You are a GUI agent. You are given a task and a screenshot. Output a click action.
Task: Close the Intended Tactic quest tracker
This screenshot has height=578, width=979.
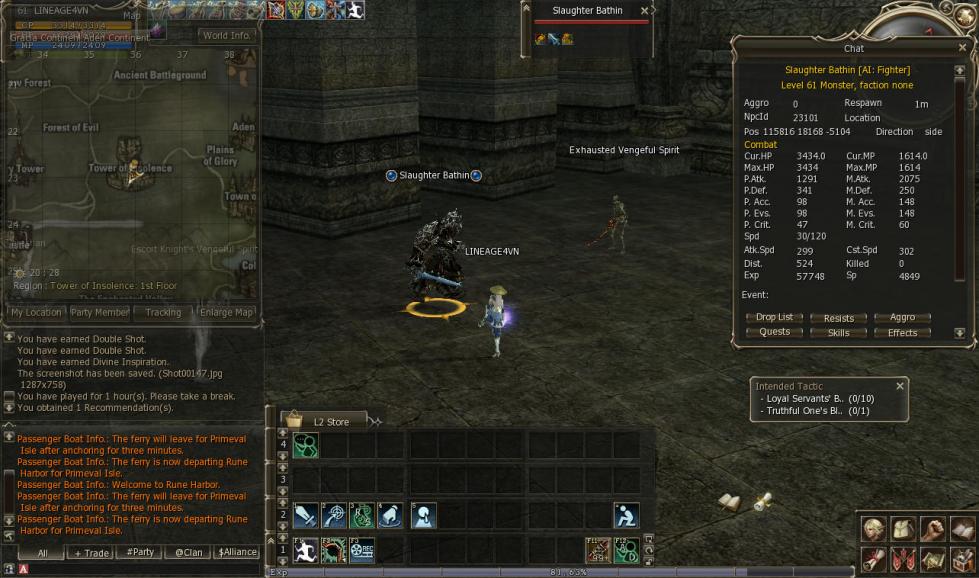point(899,386)
